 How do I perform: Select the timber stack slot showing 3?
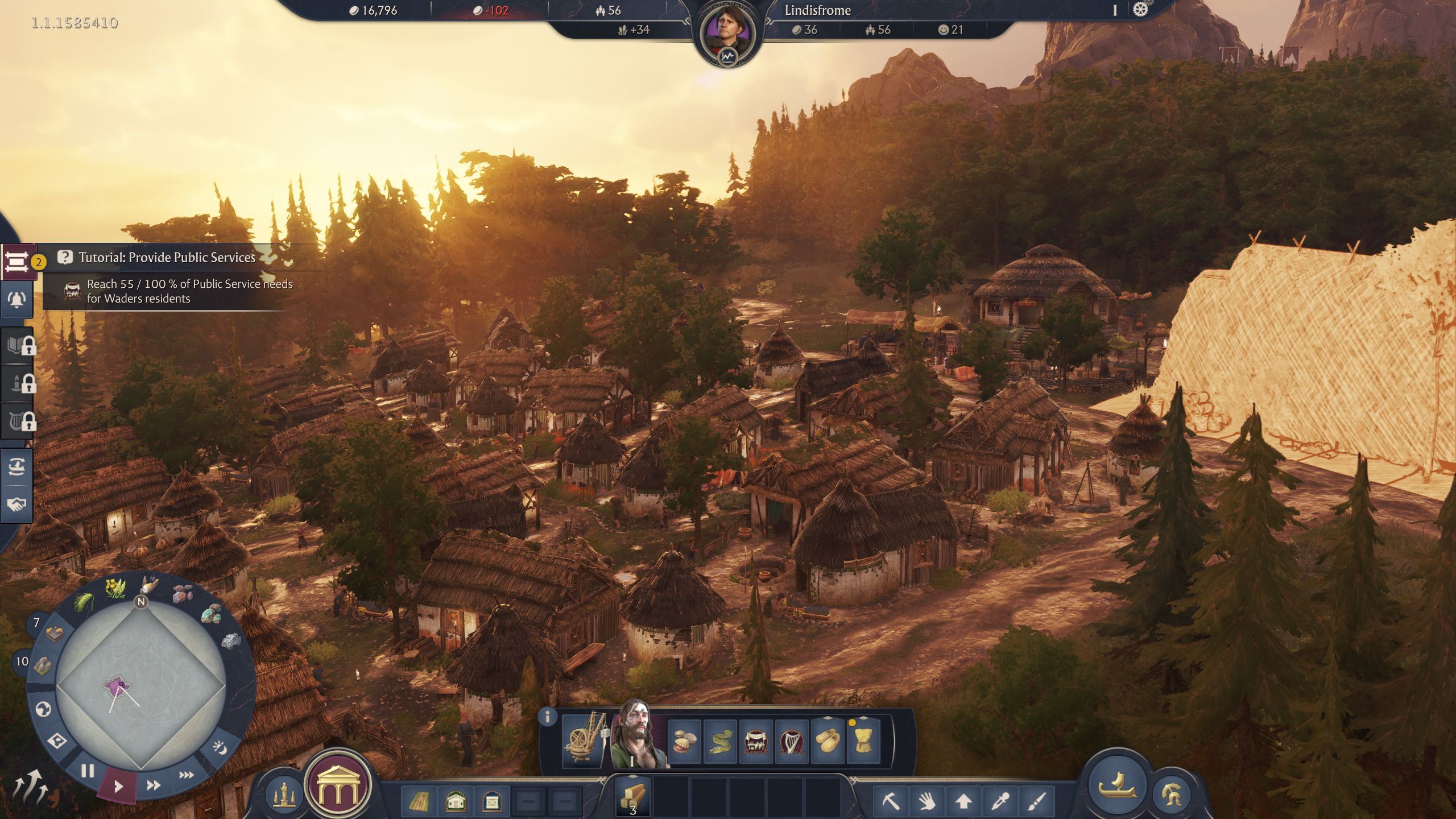pos(633,797)
